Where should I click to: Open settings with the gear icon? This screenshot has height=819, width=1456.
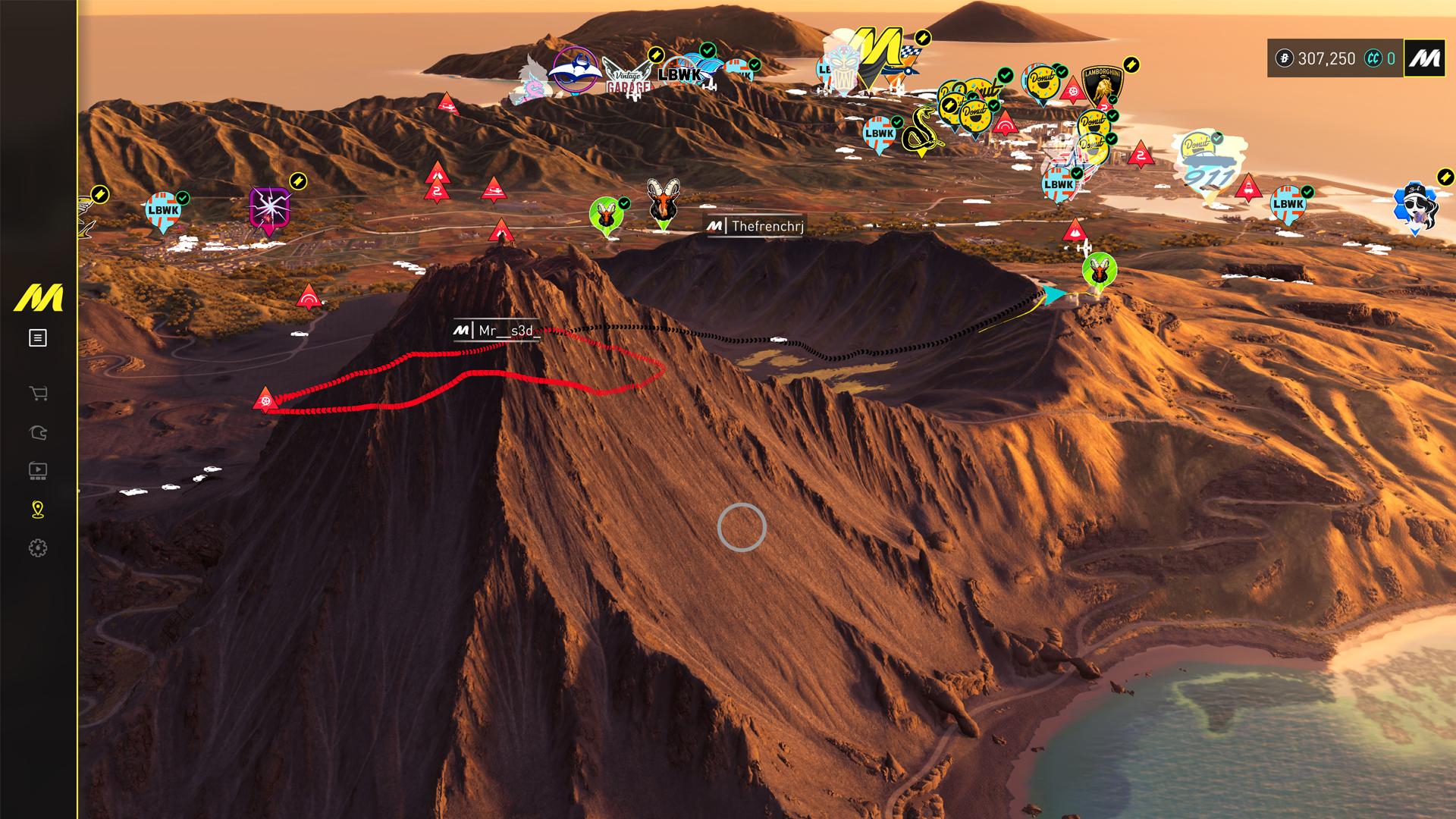(38, 548)
